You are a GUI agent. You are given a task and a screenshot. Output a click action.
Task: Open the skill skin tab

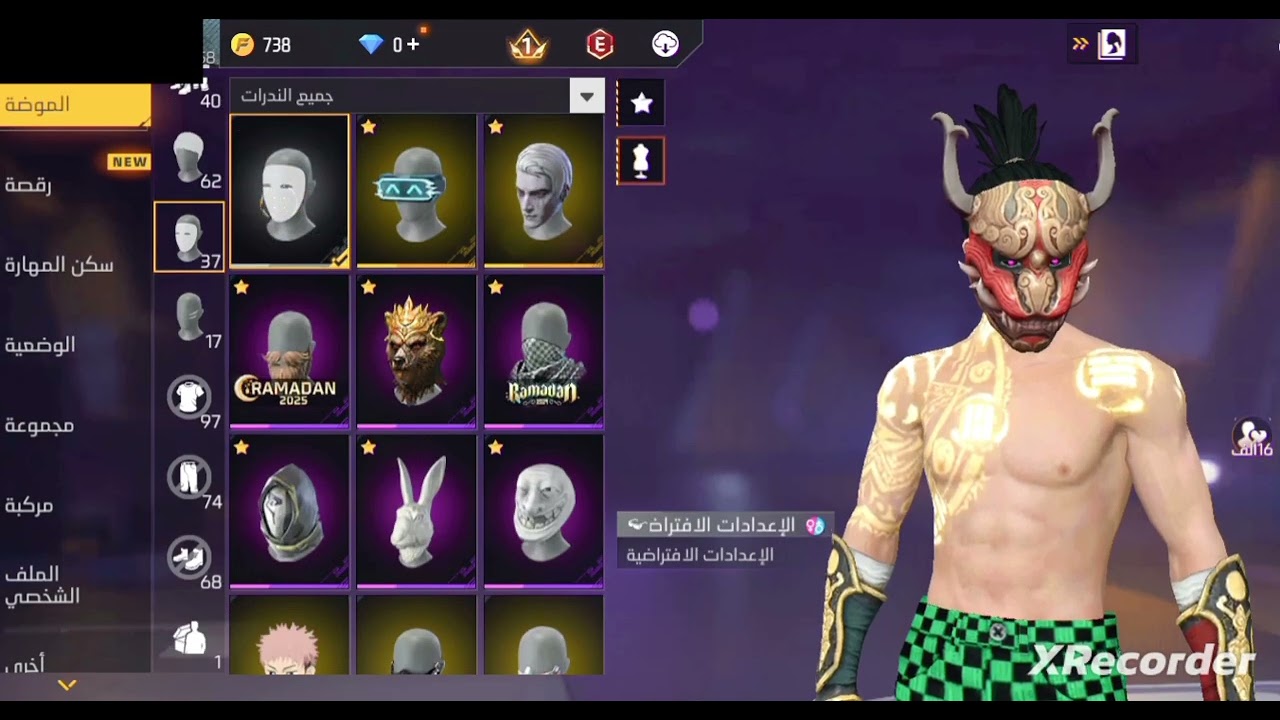coord(60,265)
